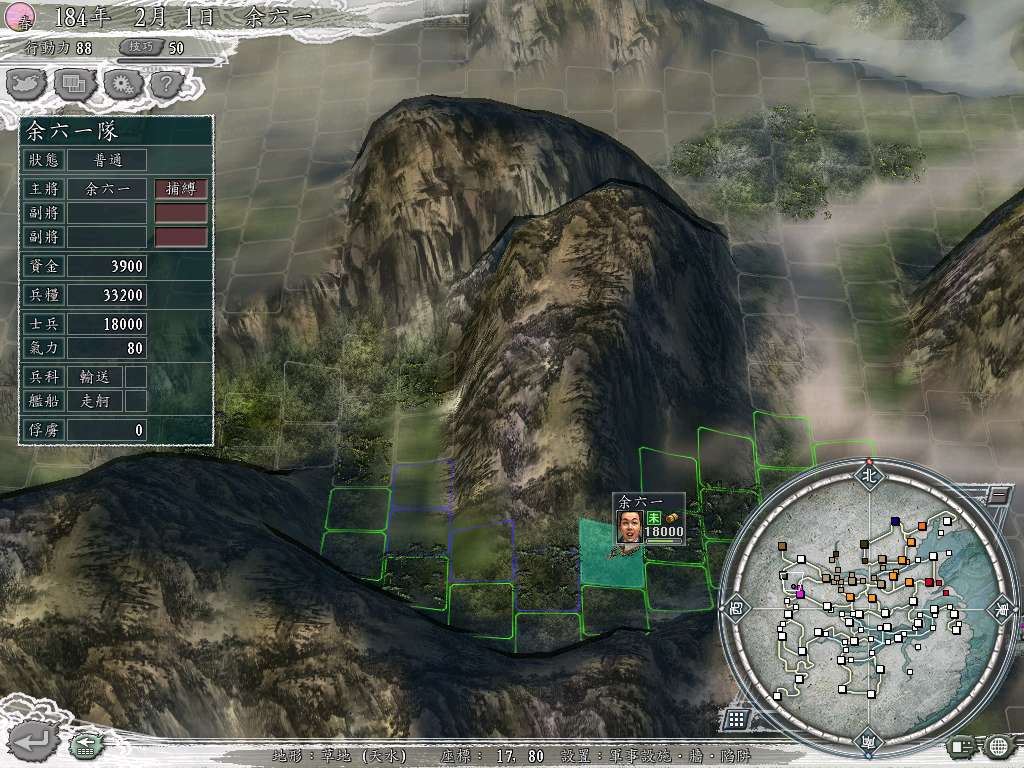Click the 東 east compass marker

1001,609
